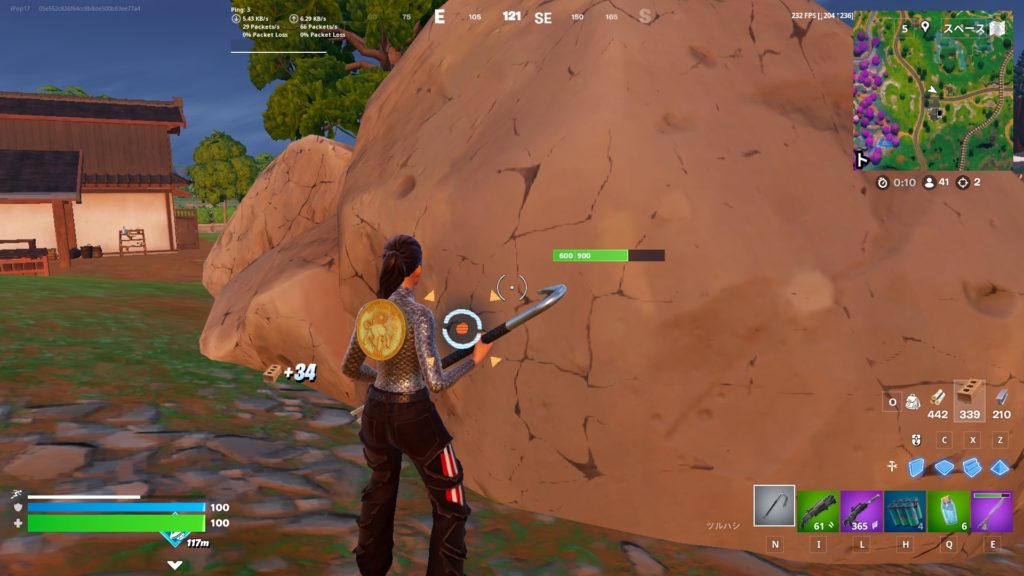Choose the pyramid roof building piece
Image resolution: width=1024 pixels, height=576 pixels.
[999, 467]
